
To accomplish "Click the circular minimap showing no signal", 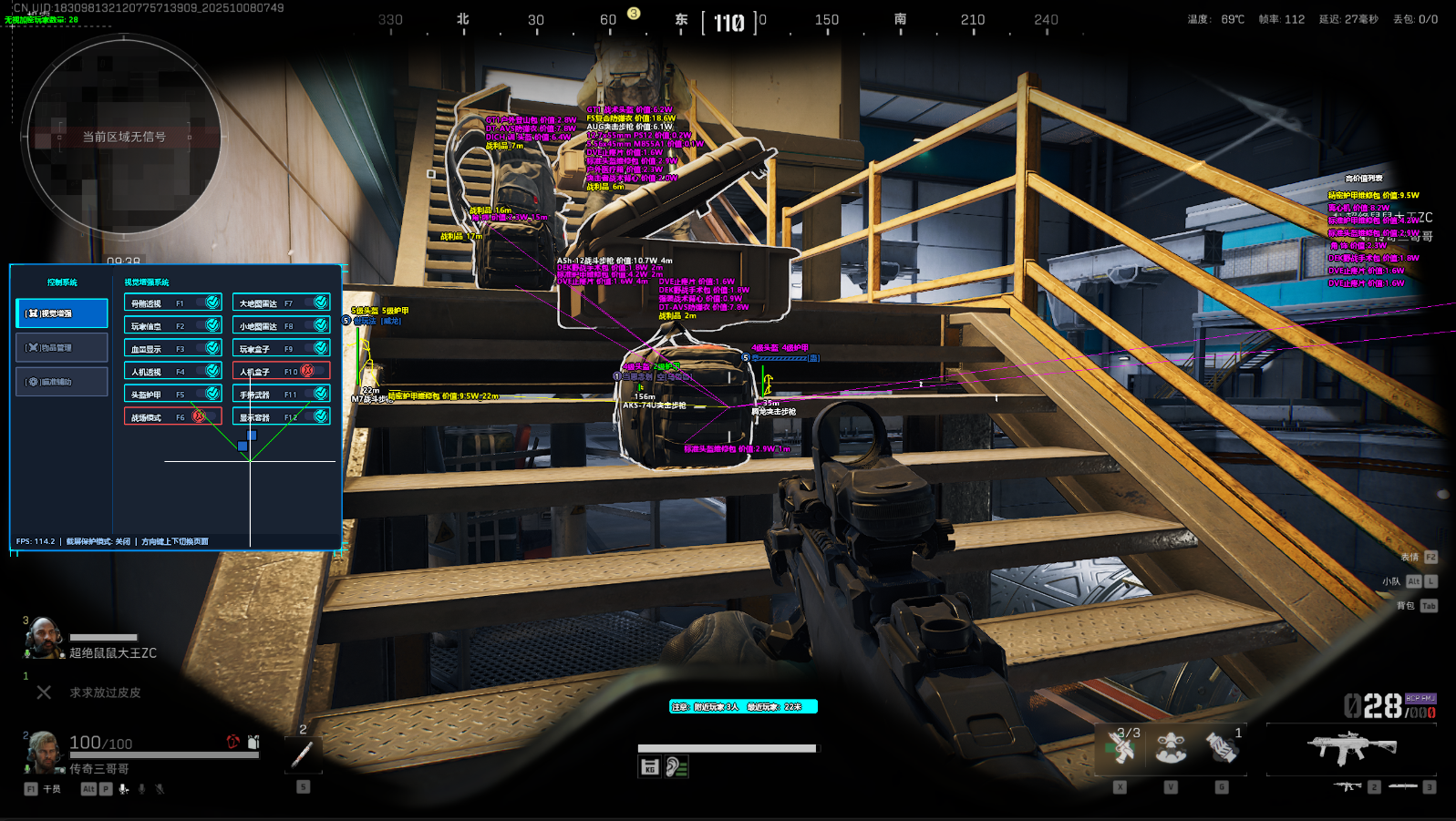I will pyautogui.click(x=124, y=137).
